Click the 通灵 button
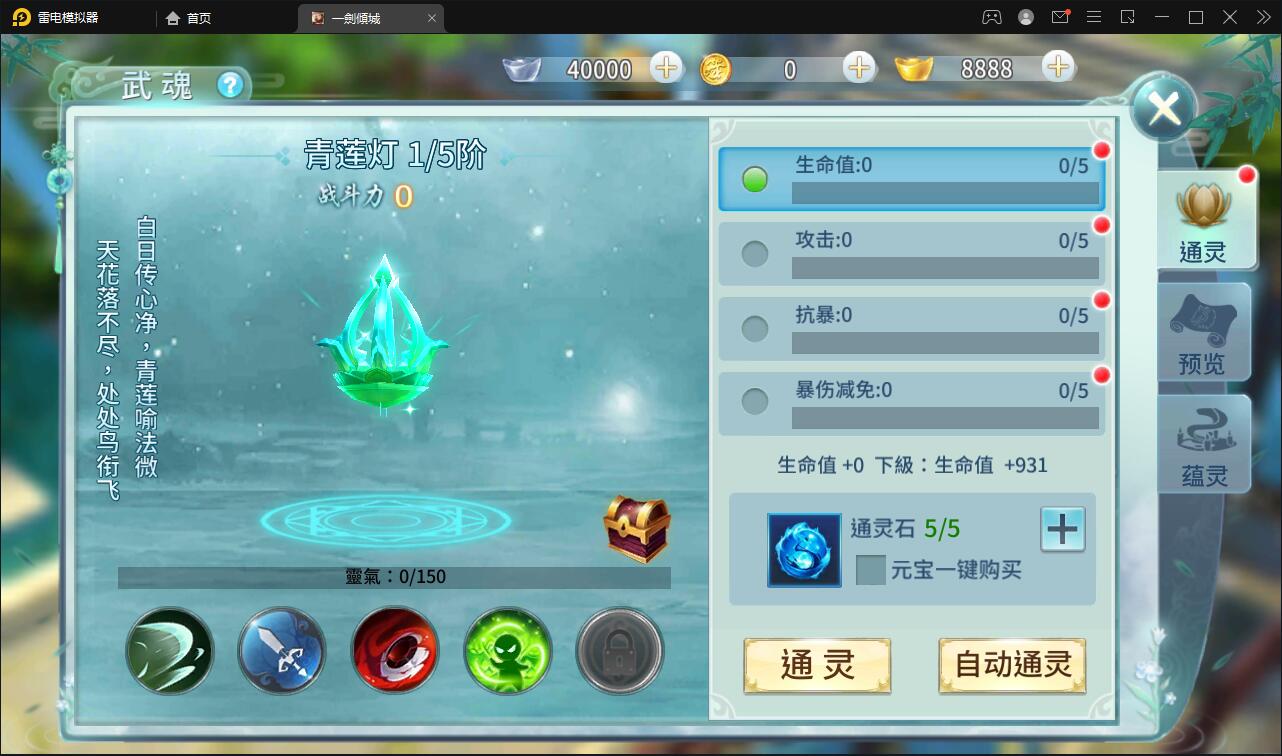Screen dimensions: 1282x756 pos(817,665)
